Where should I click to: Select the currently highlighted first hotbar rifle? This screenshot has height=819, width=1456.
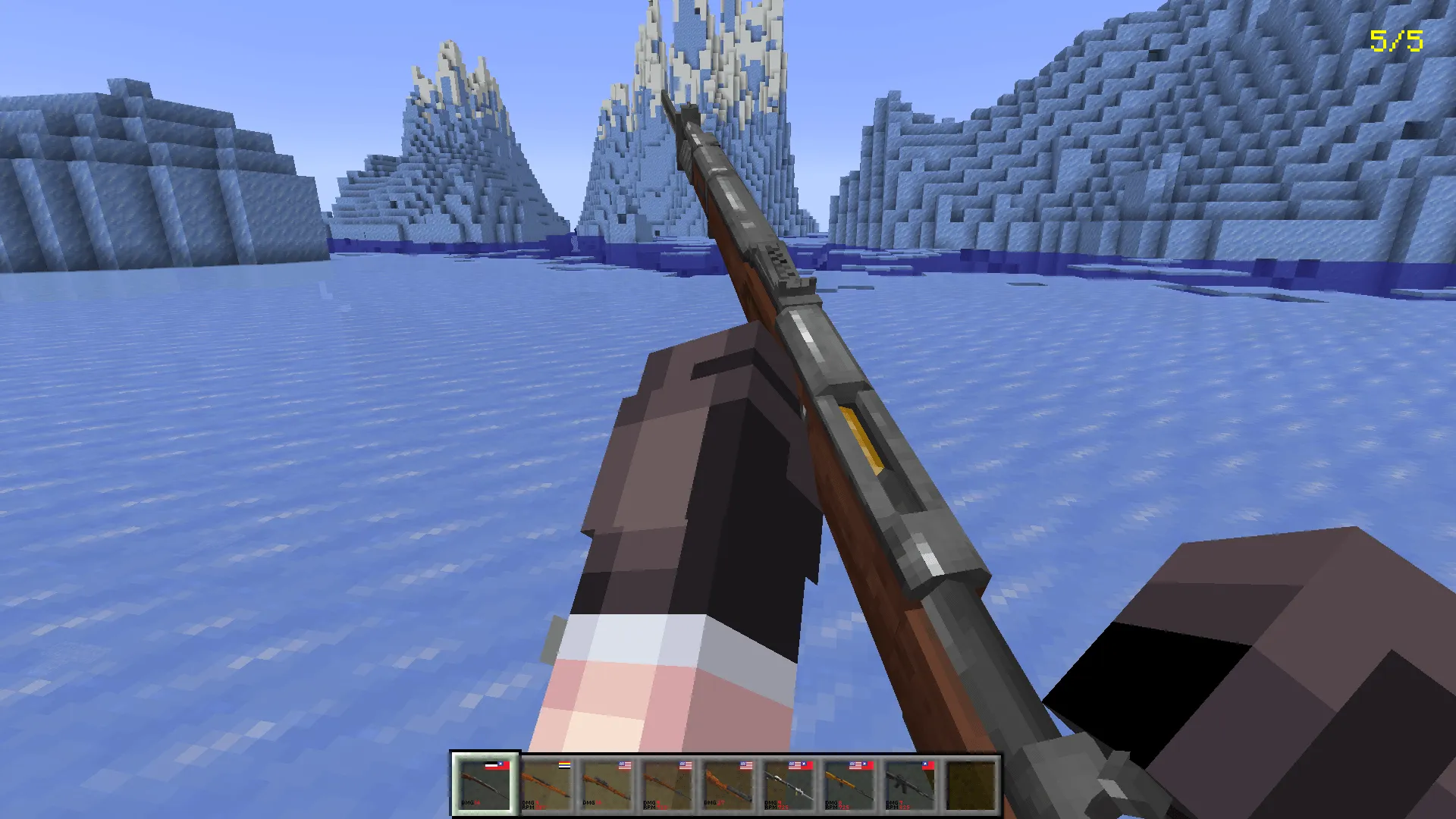click(x=485, y=784)
